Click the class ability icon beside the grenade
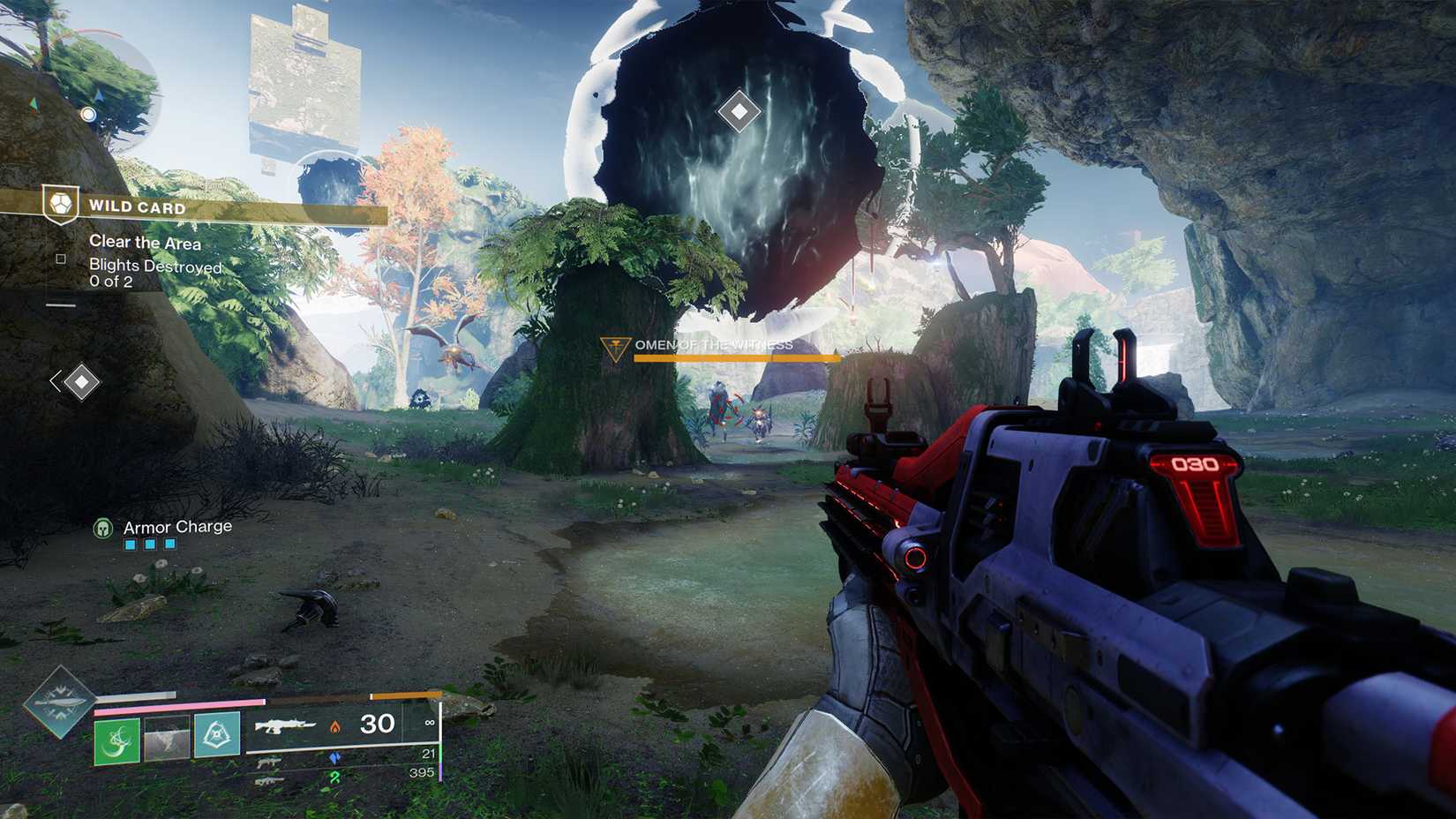Viewport: 1456px width, 819px height. pos(217,738)
